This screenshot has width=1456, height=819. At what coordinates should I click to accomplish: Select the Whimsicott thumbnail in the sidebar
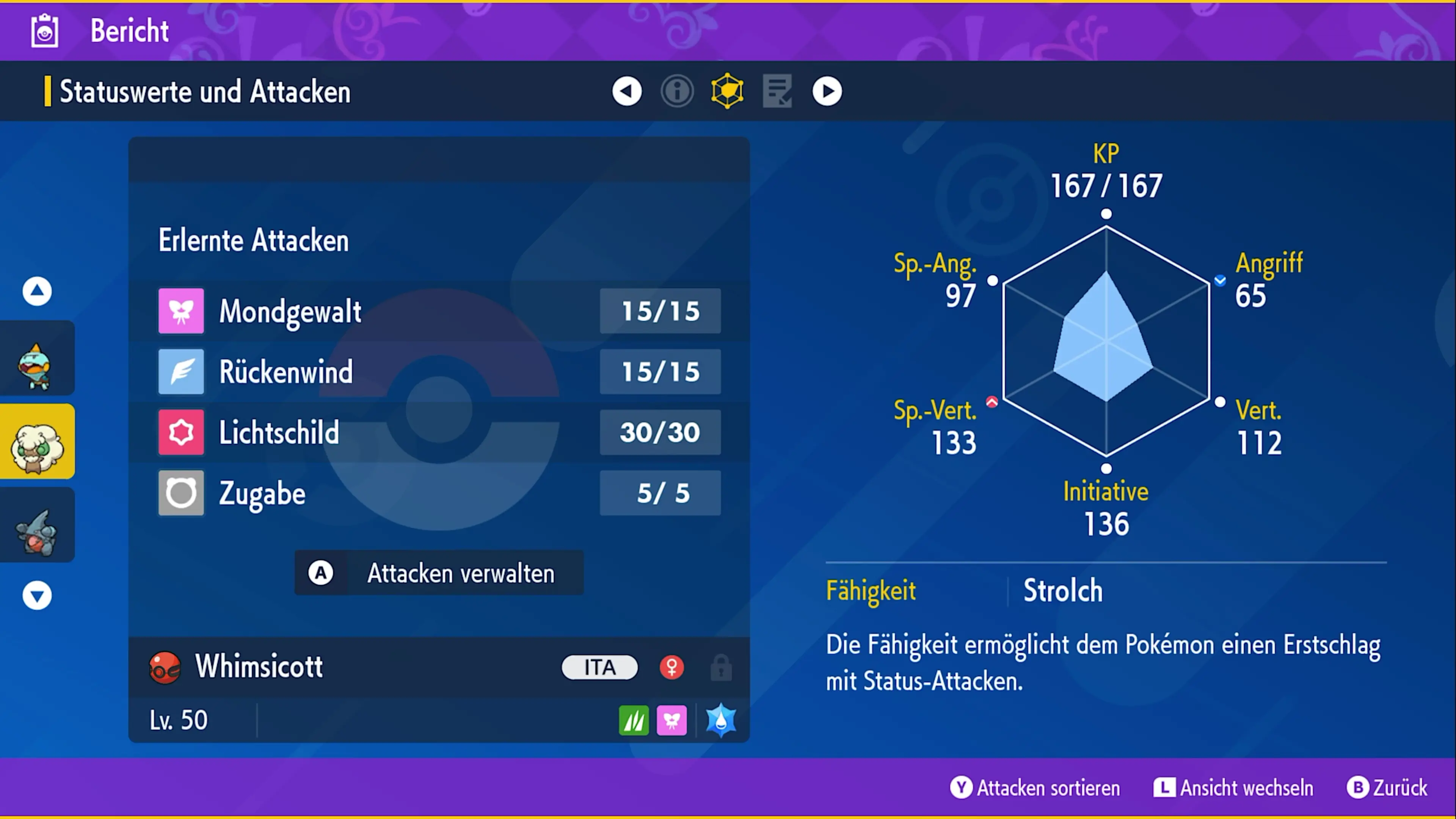(x=37, y=441)
